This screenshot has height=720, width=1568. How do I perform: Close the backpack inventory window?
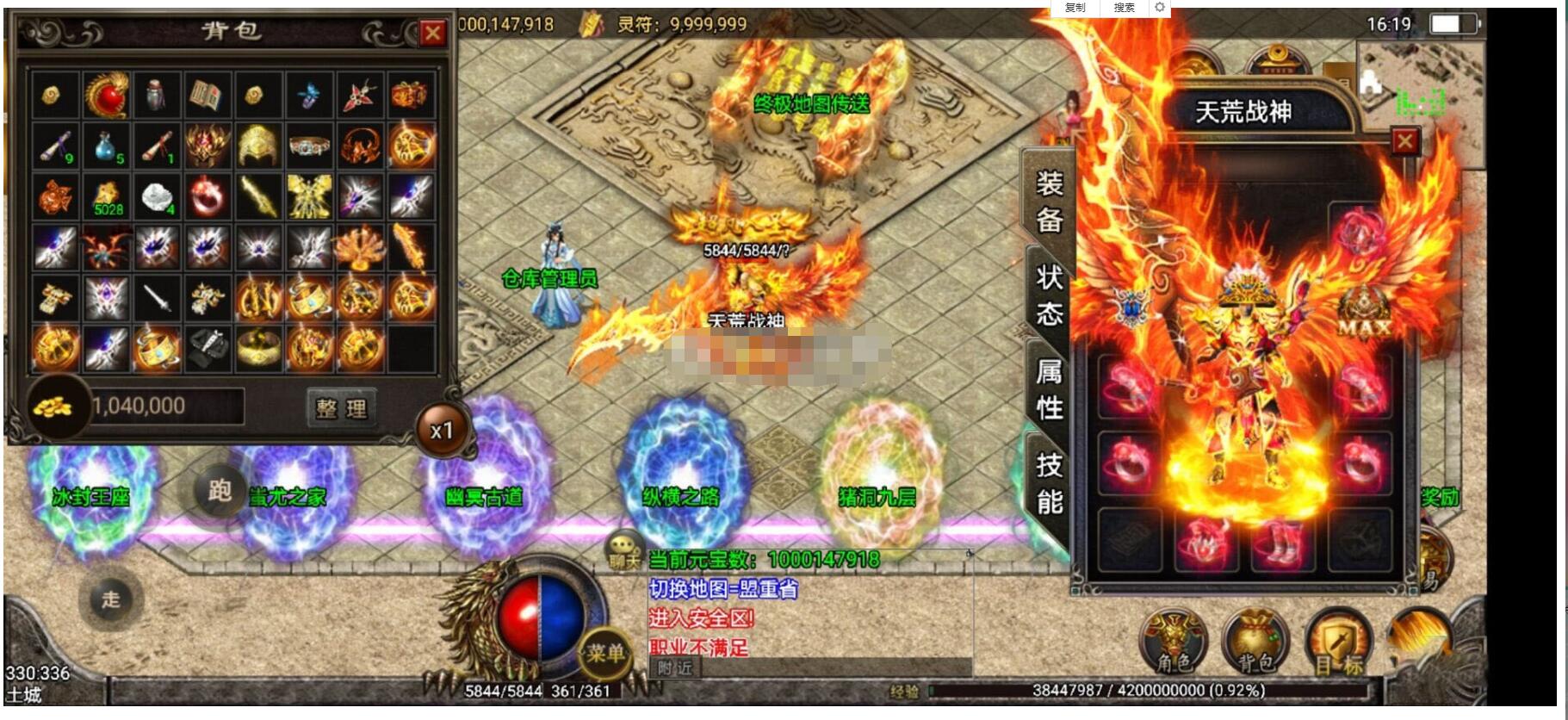click(432, 34)
